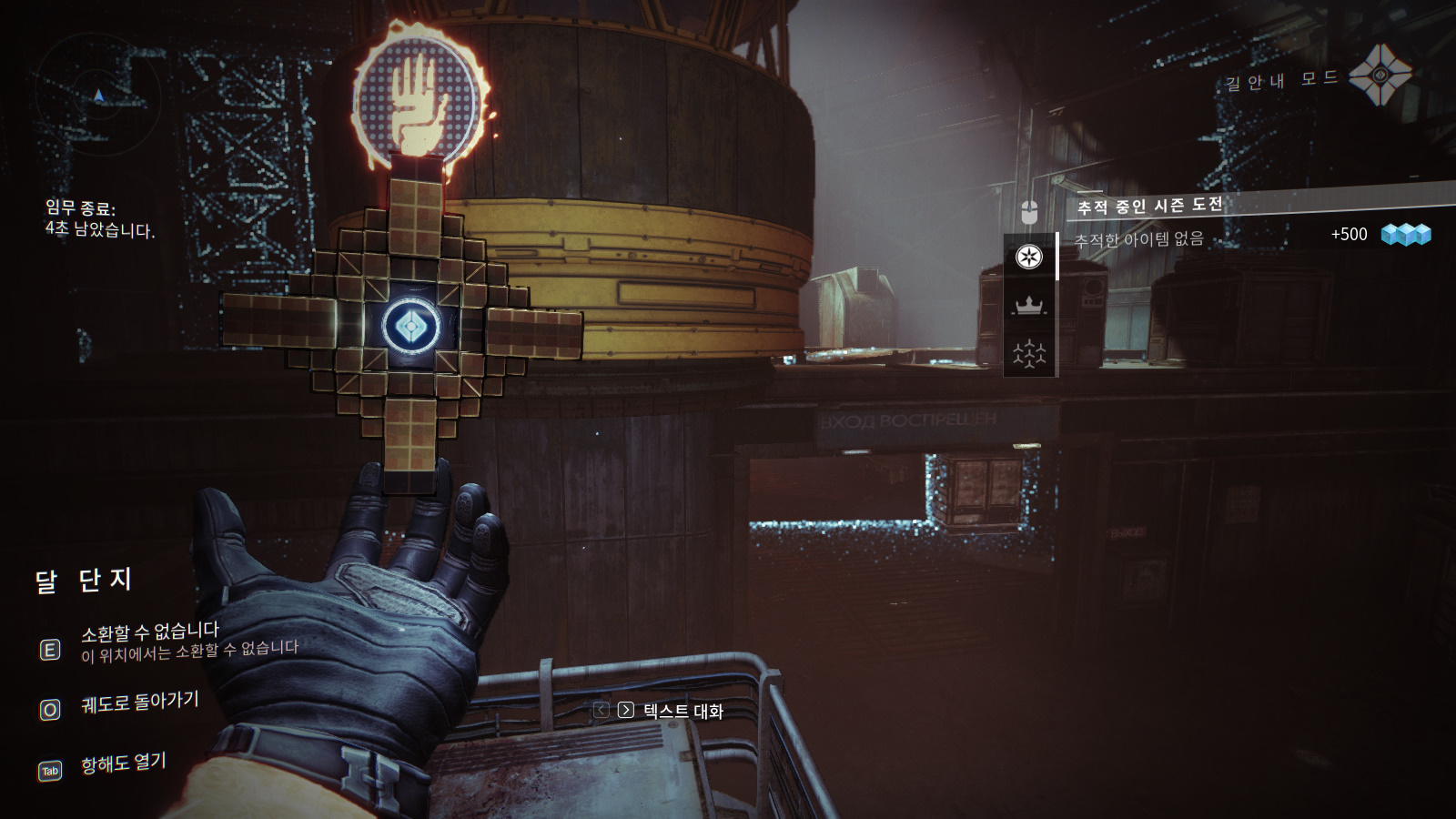Choose 항해도 열기 option
This screenshot has width=1456, height=819.
(x=123, y=763)
